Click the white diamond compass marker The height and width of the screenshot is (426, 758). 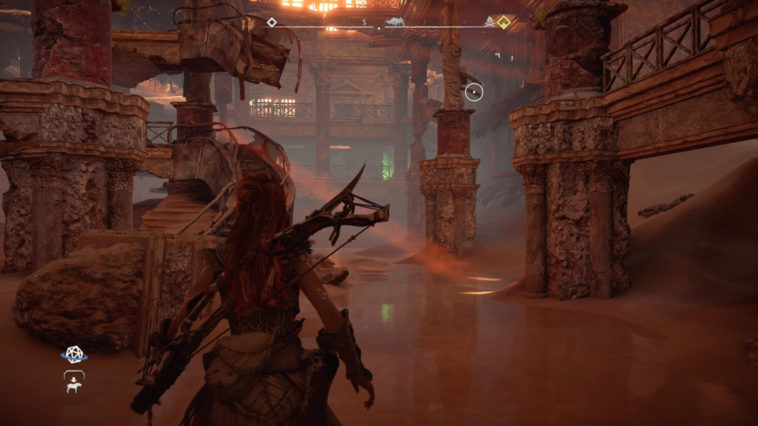[271, 21]
